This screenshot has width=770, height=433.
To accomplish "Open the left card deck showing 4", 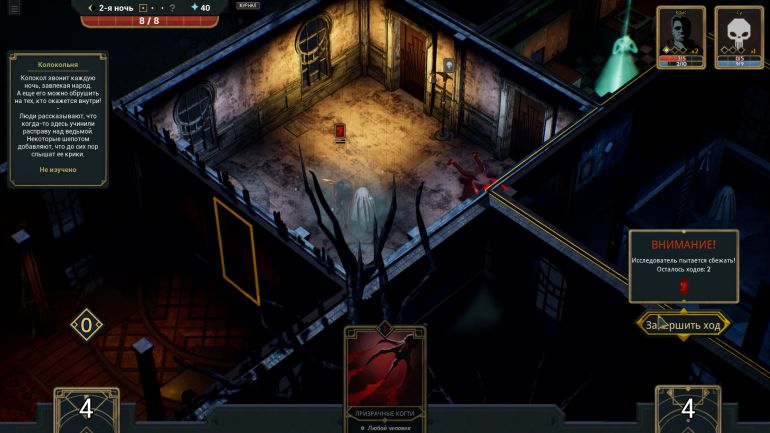I will [86, 409].
